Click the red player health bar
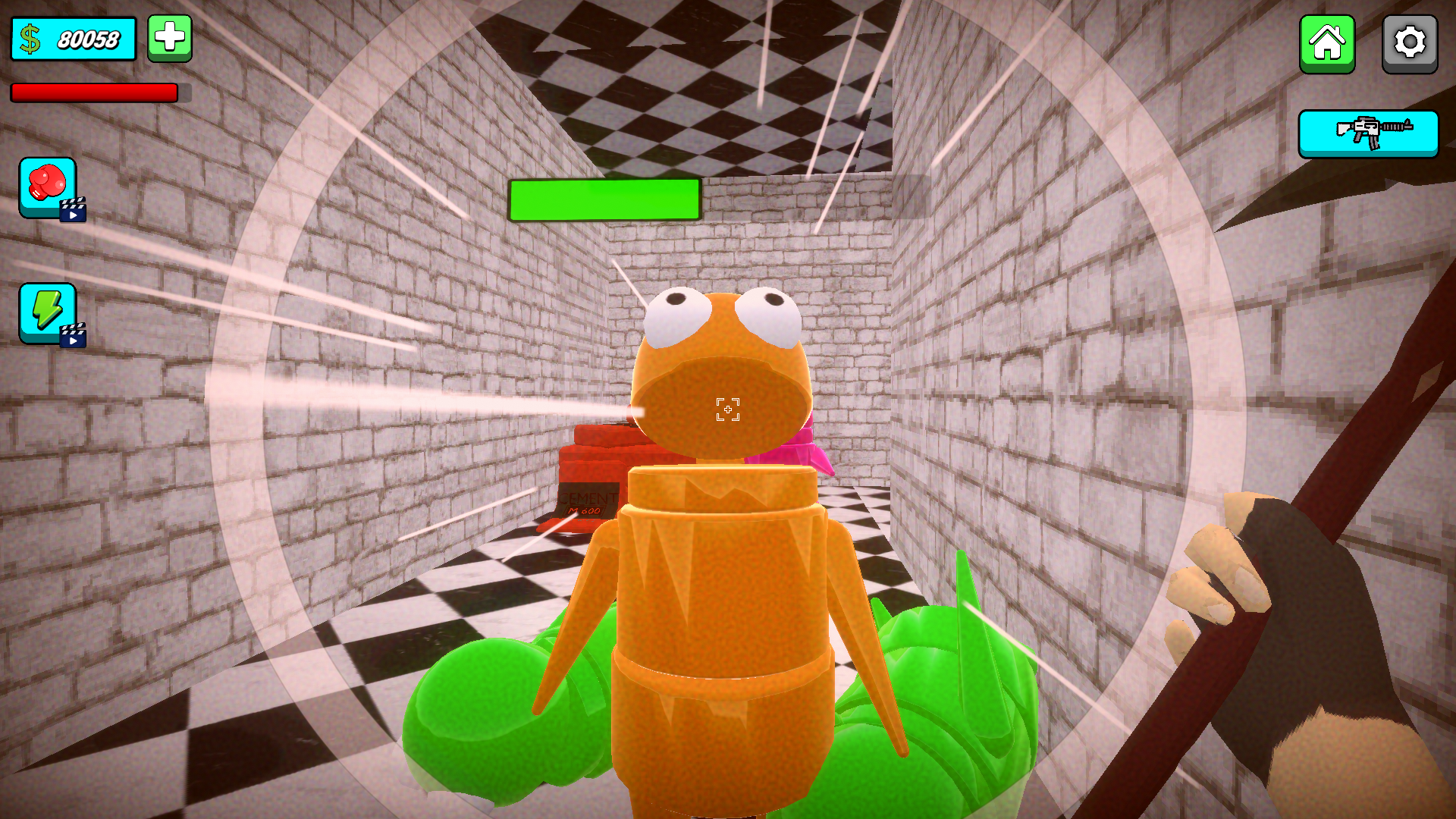The image size is (1456, 819). [x=91, y=93]
